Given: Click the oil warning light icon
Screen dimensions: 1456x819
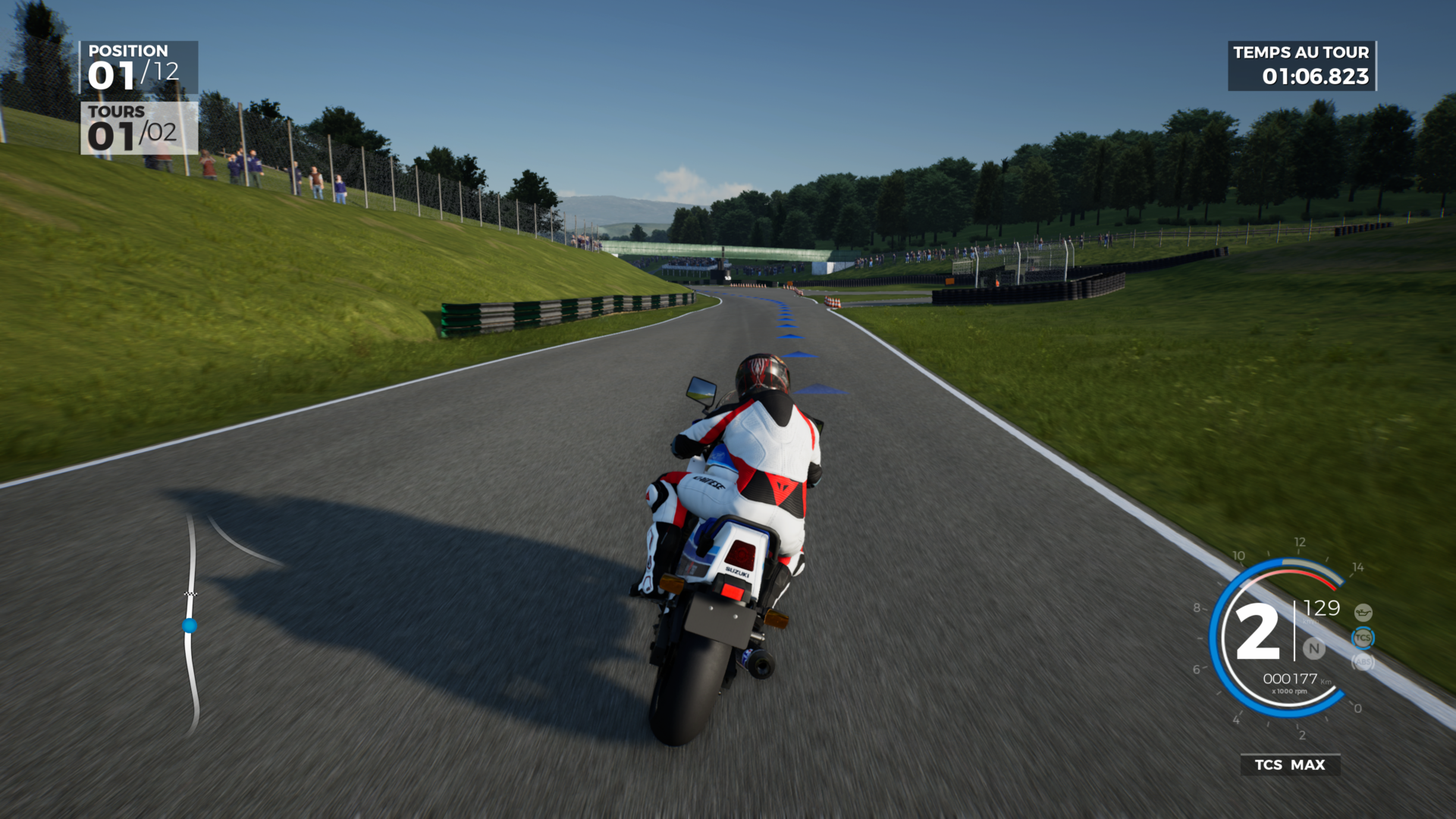Looking at the screenshot, I should pyautogui.click(x=1363, y=612).
